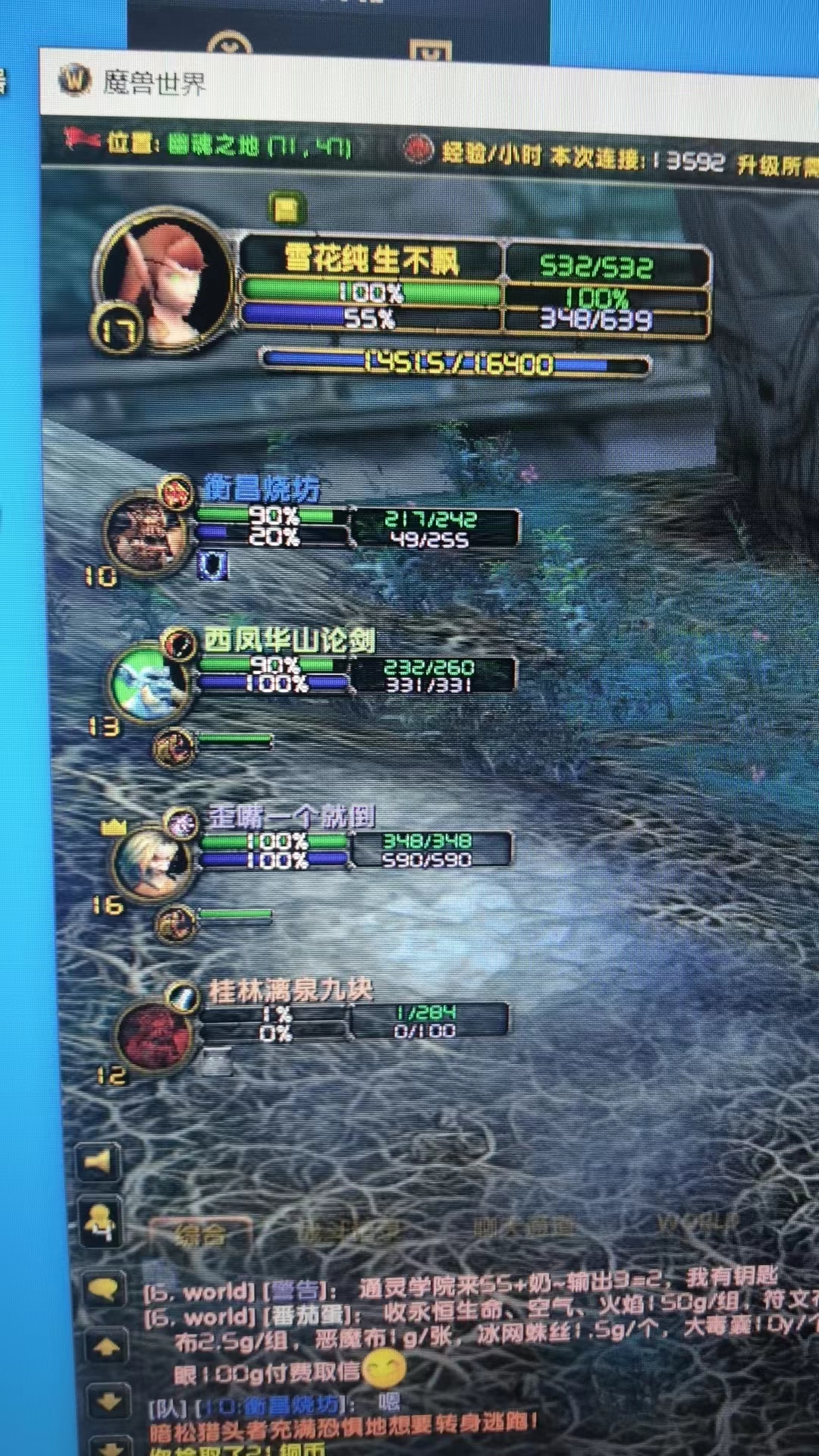
Task: Open the megaphone chat channel button
Action: click(99, 1162)
